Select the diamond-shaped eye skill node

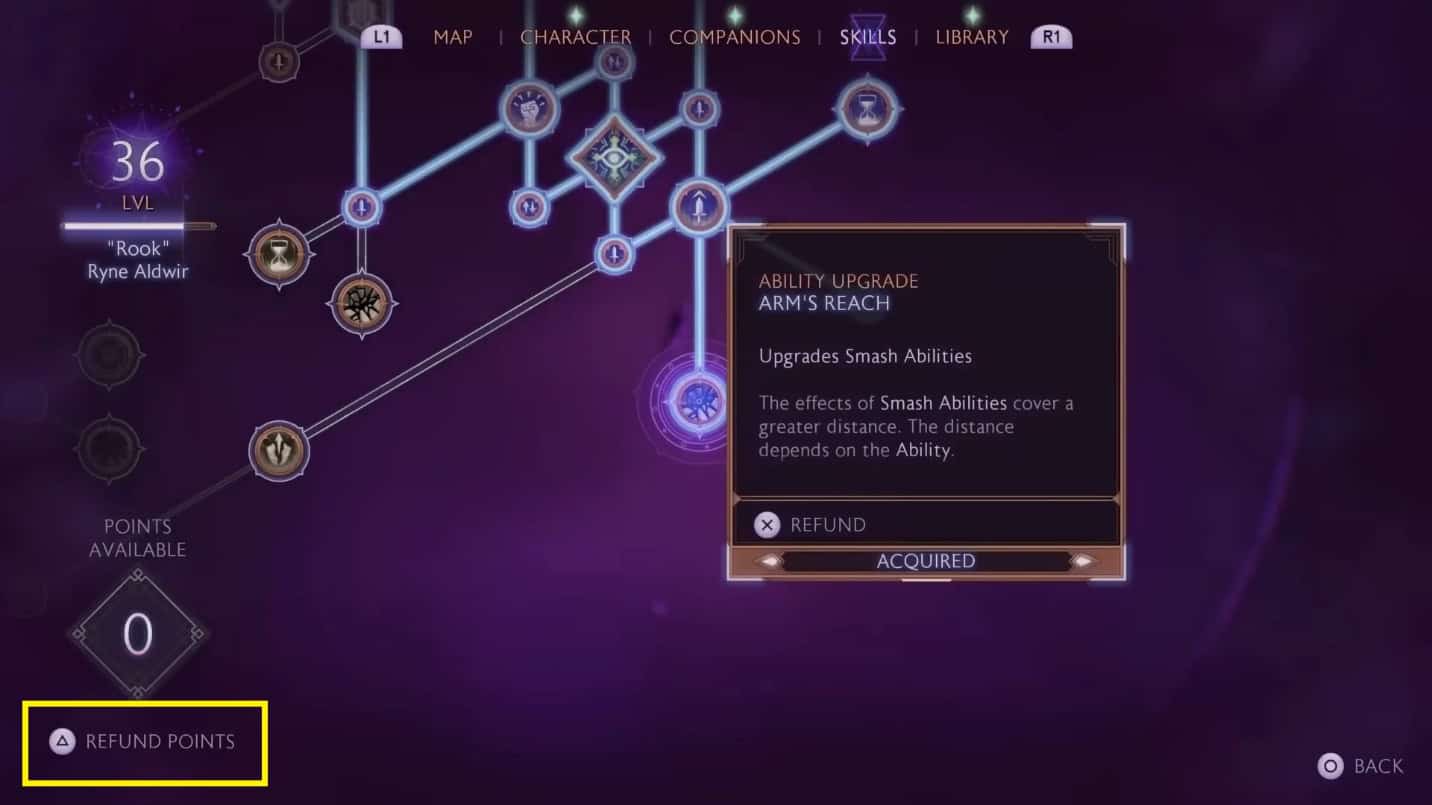click(x=614, y=157)
